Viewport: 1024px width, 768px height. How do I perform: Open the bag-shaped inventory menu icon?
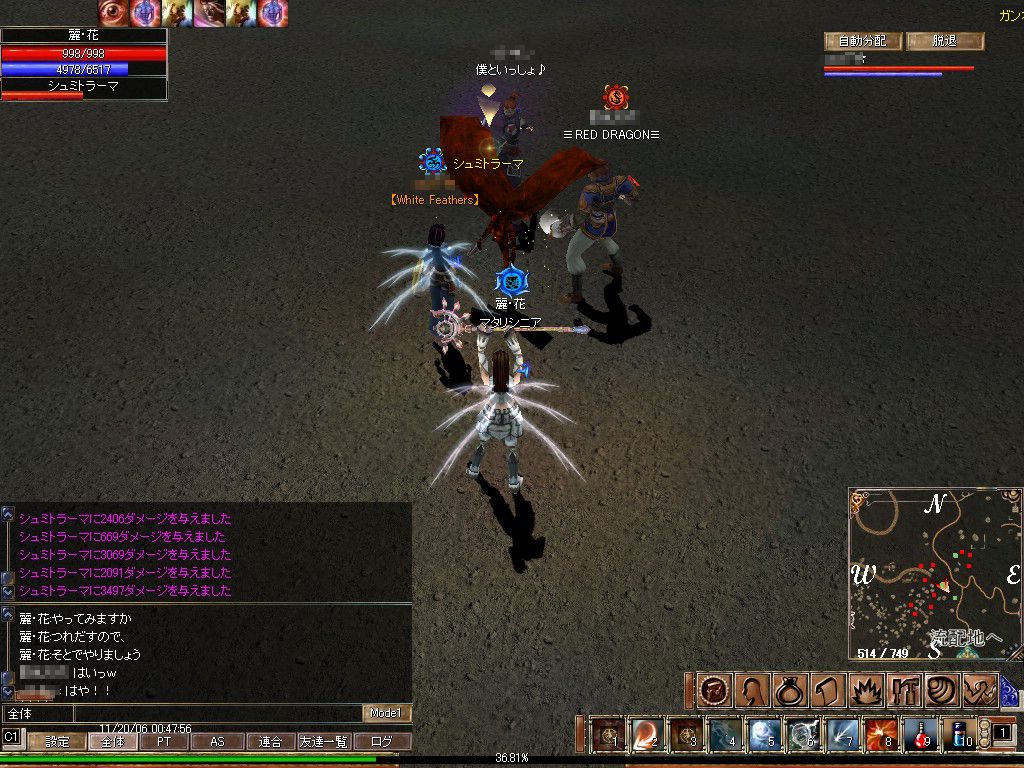point(789,690)
